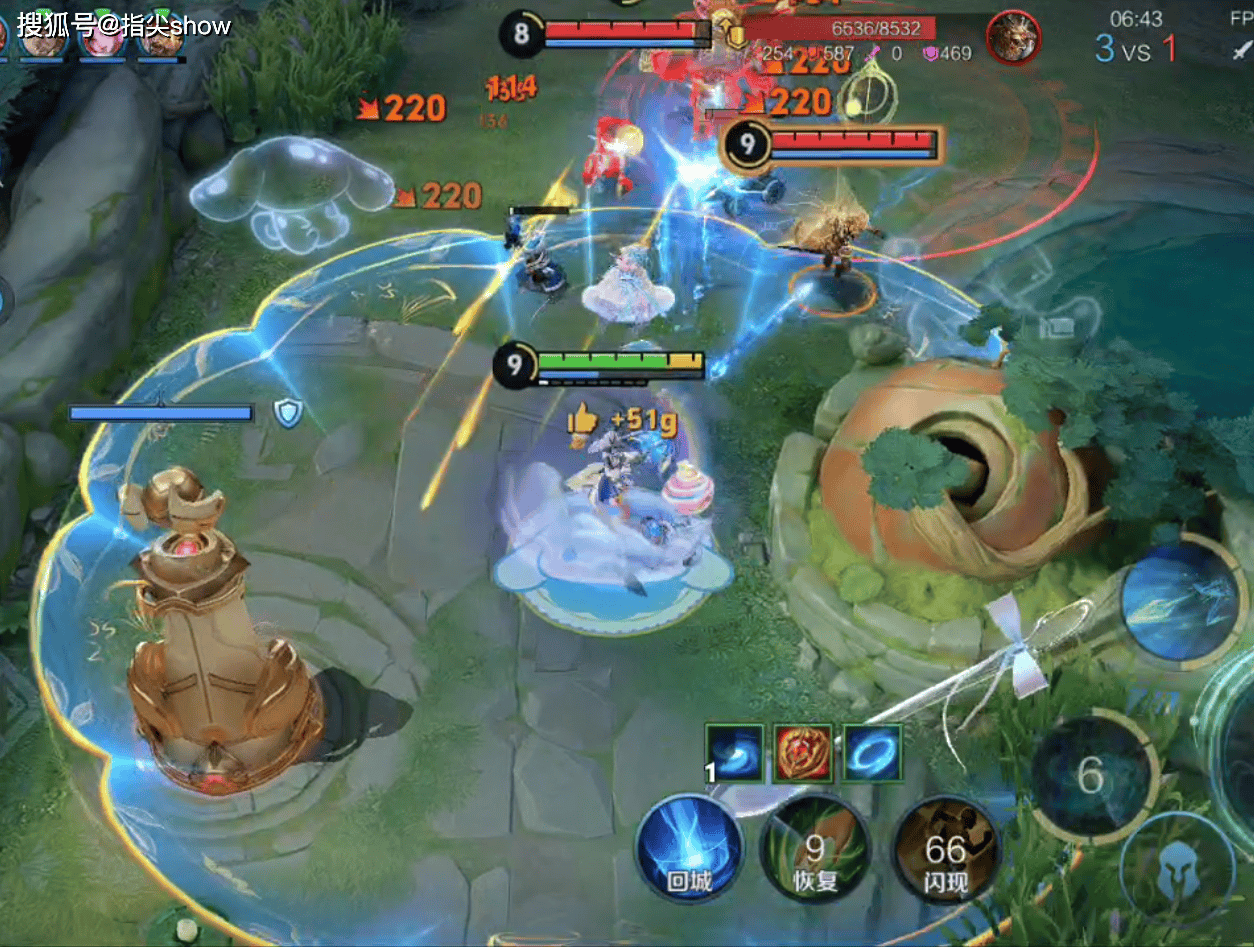This screenshot has height=947, width=1254.
Task: Activate the 闪现 flash spell
Action: pos(944,848)
